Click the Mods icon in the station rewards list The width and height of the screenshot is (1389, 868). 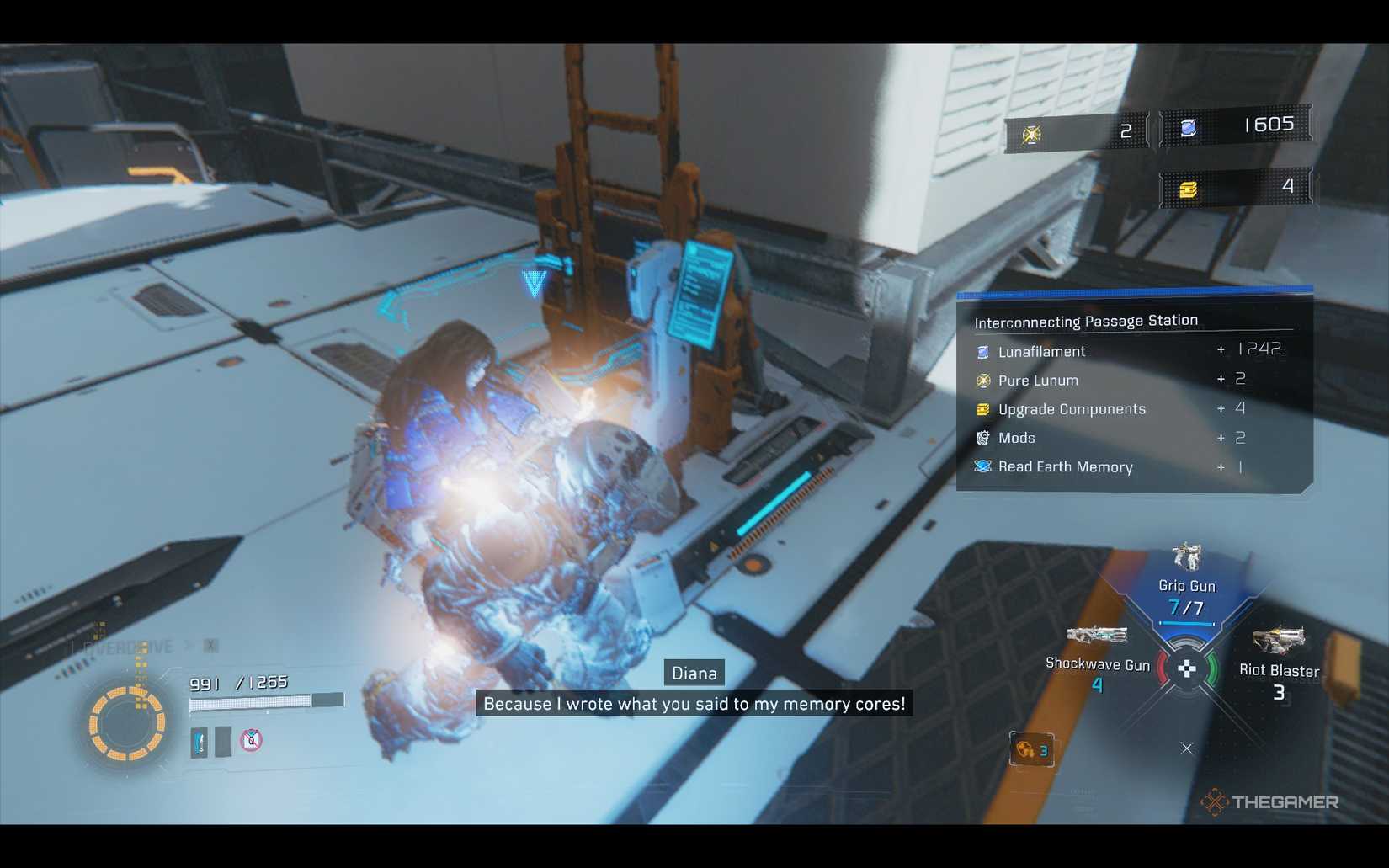pos(982,438)
